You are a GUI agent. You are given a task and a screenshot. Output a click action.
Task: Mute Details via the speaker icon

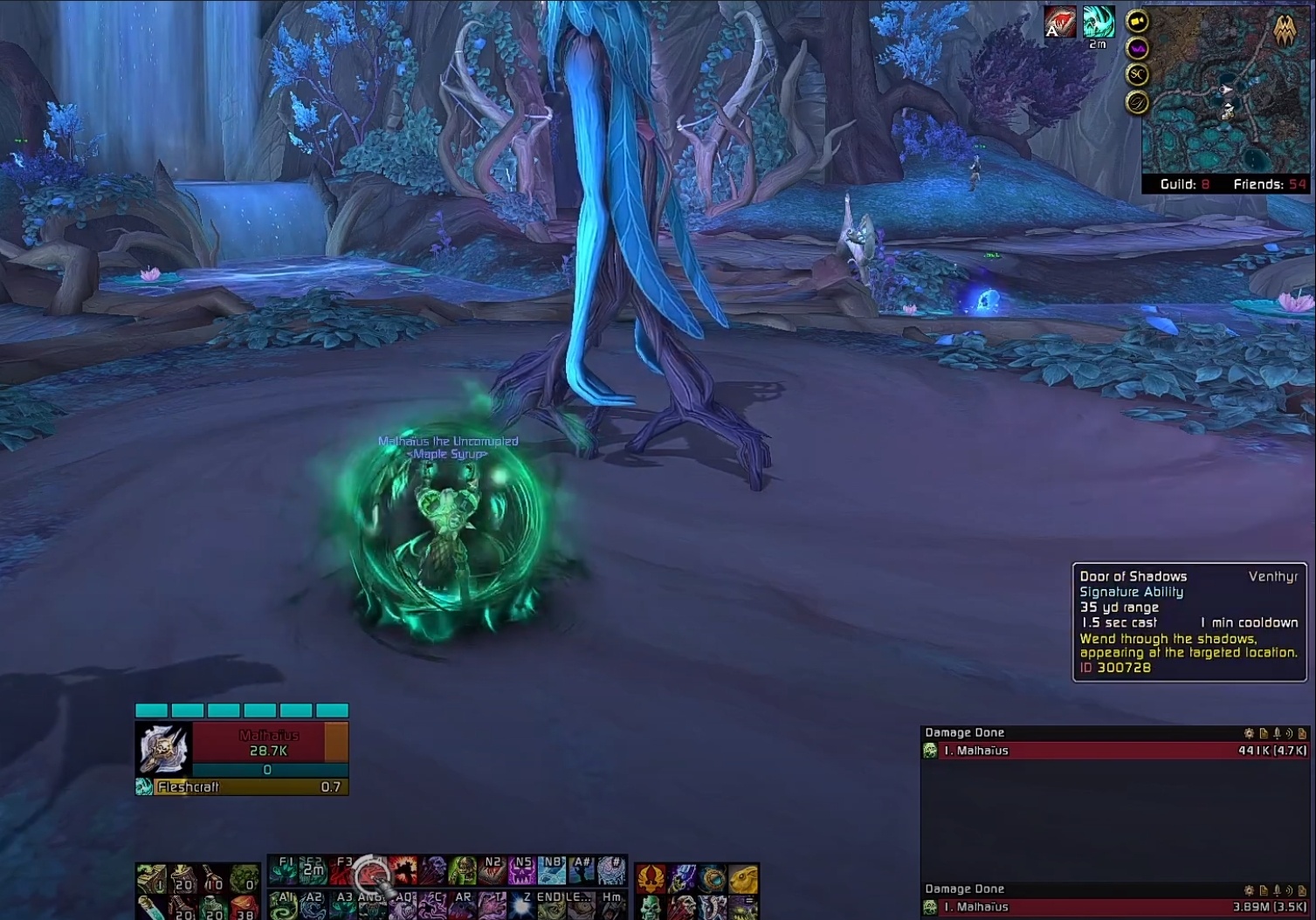[1291, 733]
